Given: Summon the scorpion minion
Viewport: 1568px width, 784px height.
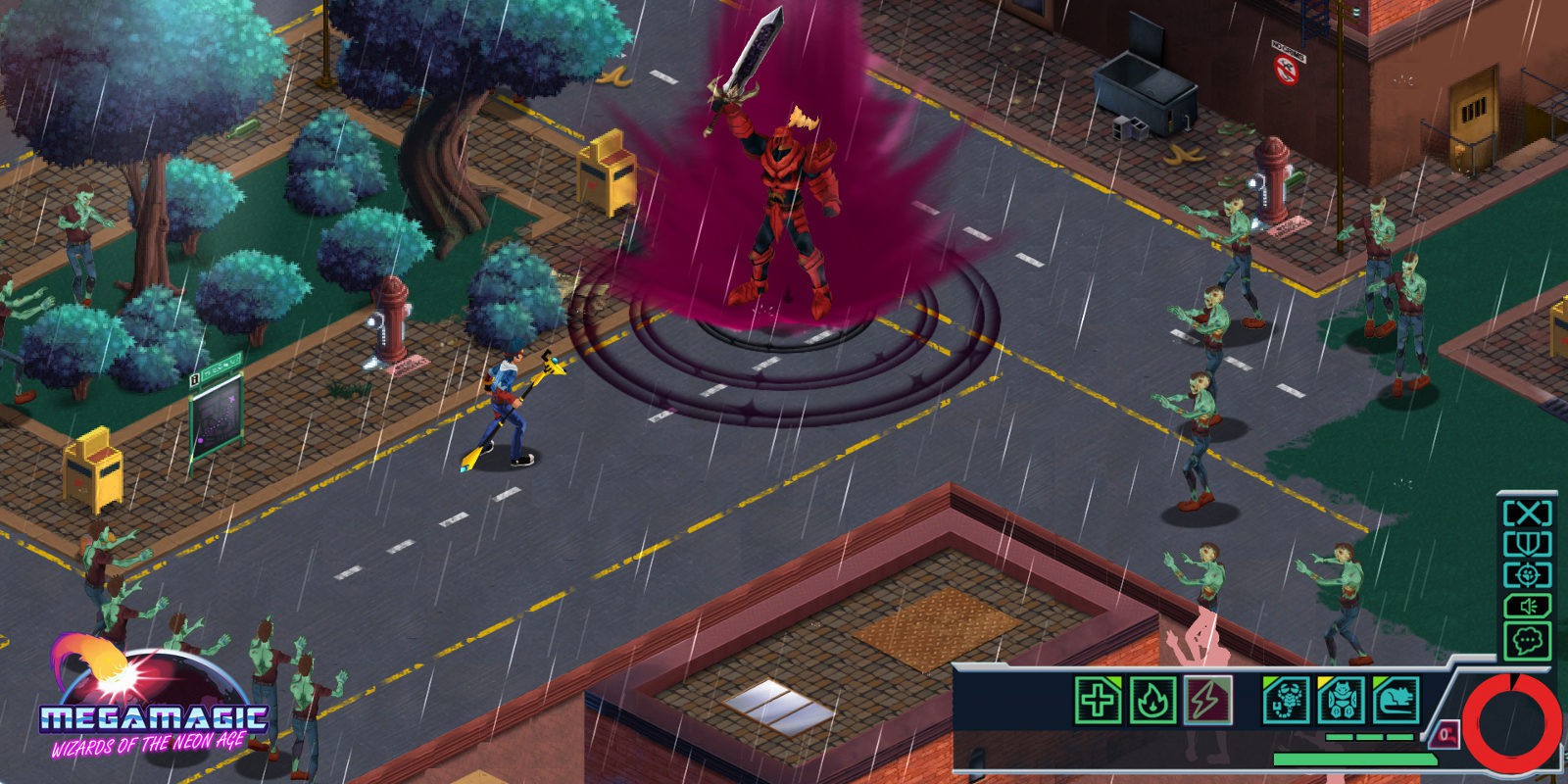Looking at the screenshot, I should [x=1286, y=702].
